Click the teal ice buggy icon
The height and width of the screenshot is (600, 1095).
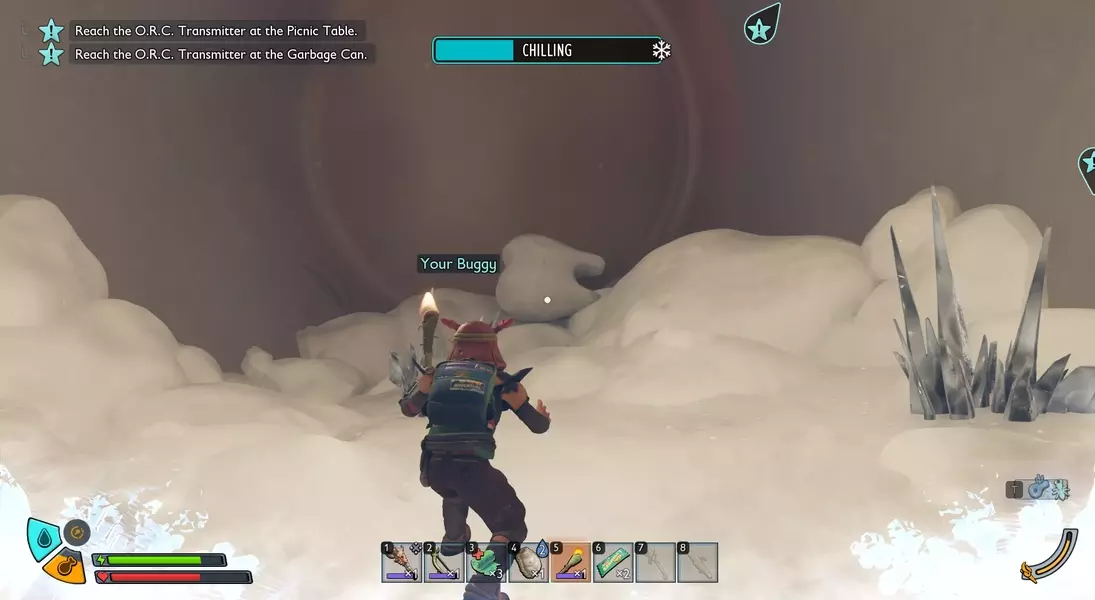(x=1058, y=489)
